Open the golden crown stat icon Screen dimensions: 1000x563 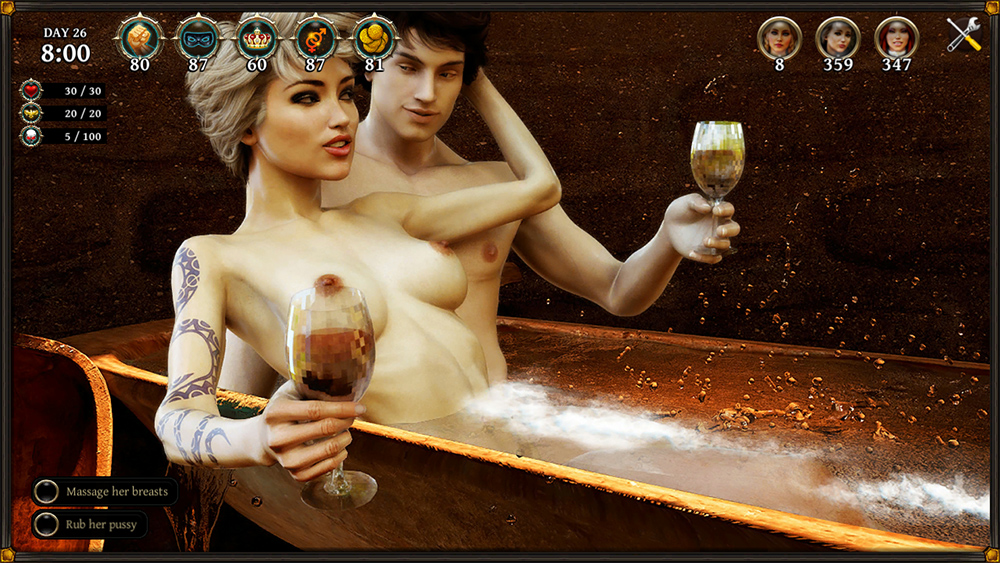click(257, 39)
